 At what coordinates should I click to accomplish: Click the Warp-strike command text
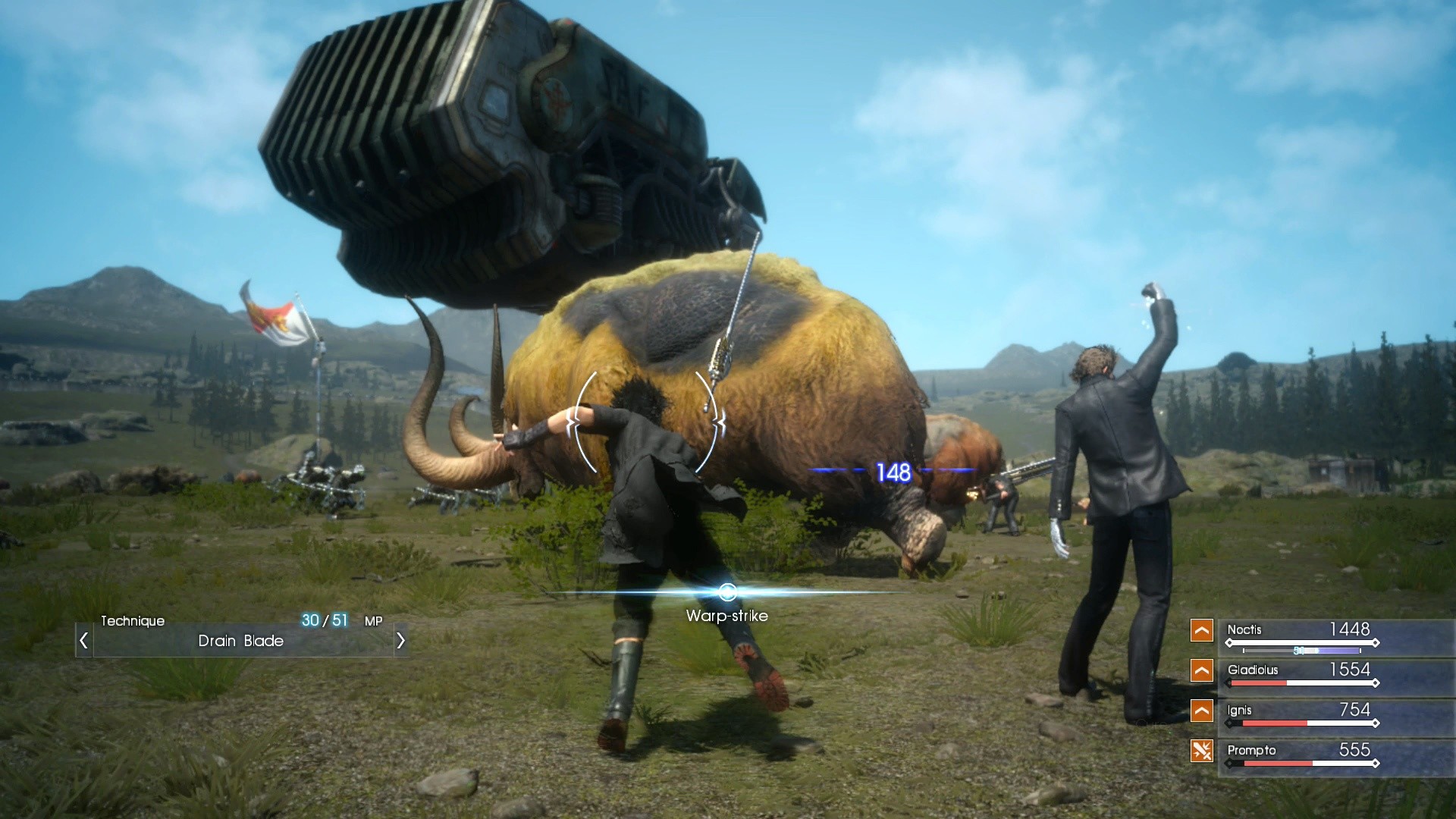tap(725, 615)
